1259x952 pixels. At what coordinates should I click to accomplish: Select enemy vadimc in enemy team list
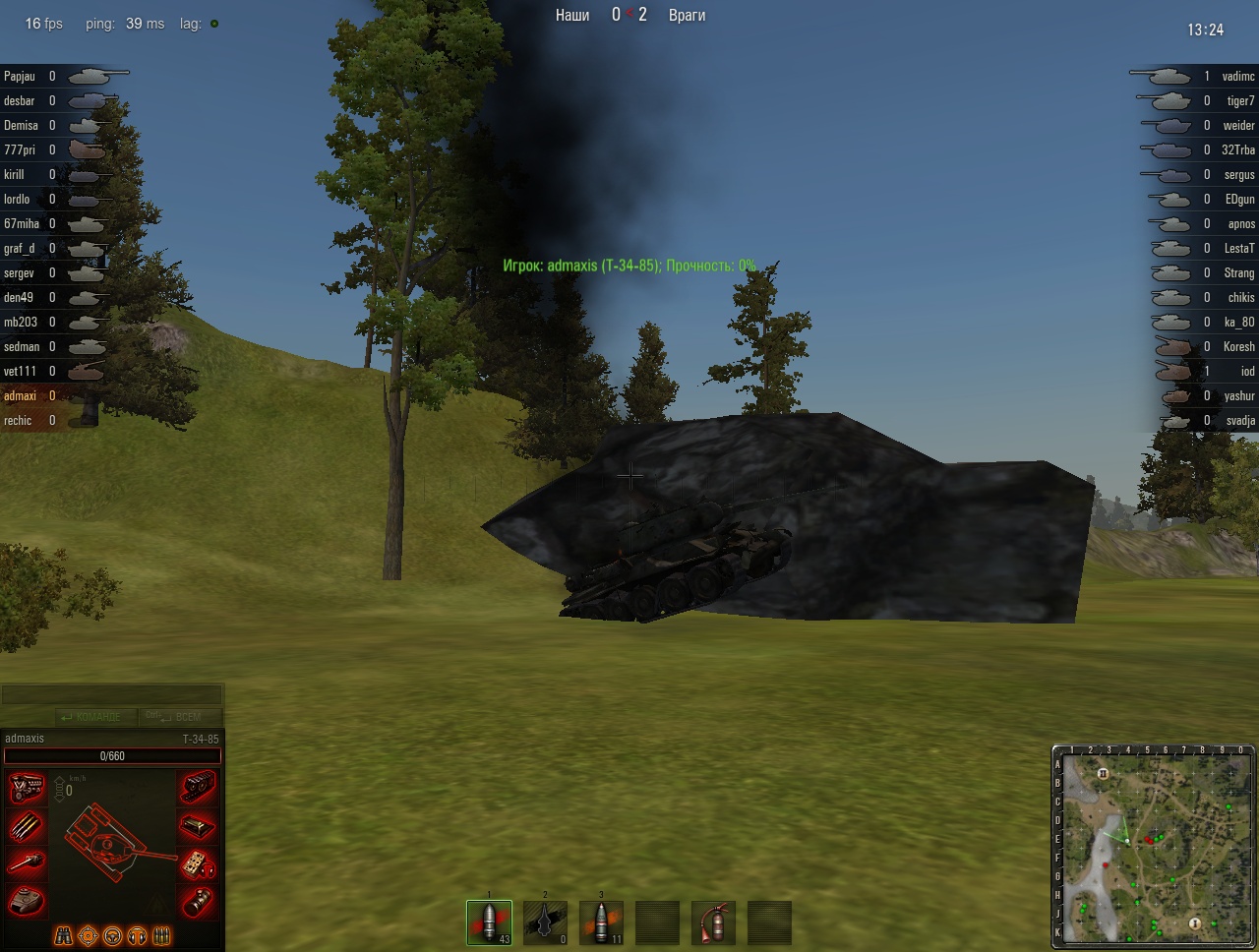pos(1237,76)
